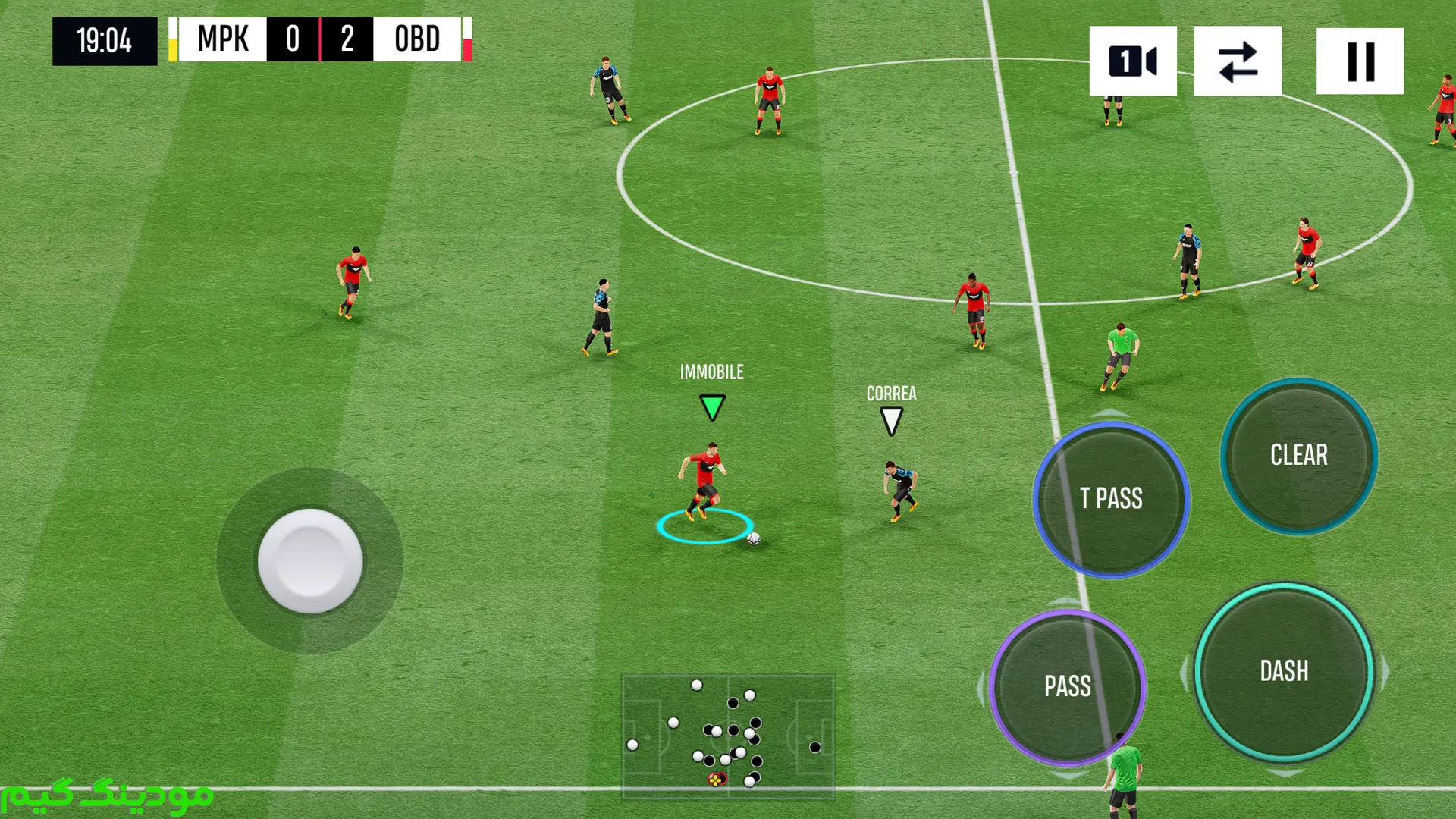
Task: Switch player with the swap arrows icon
Action: pos(1238,61)
